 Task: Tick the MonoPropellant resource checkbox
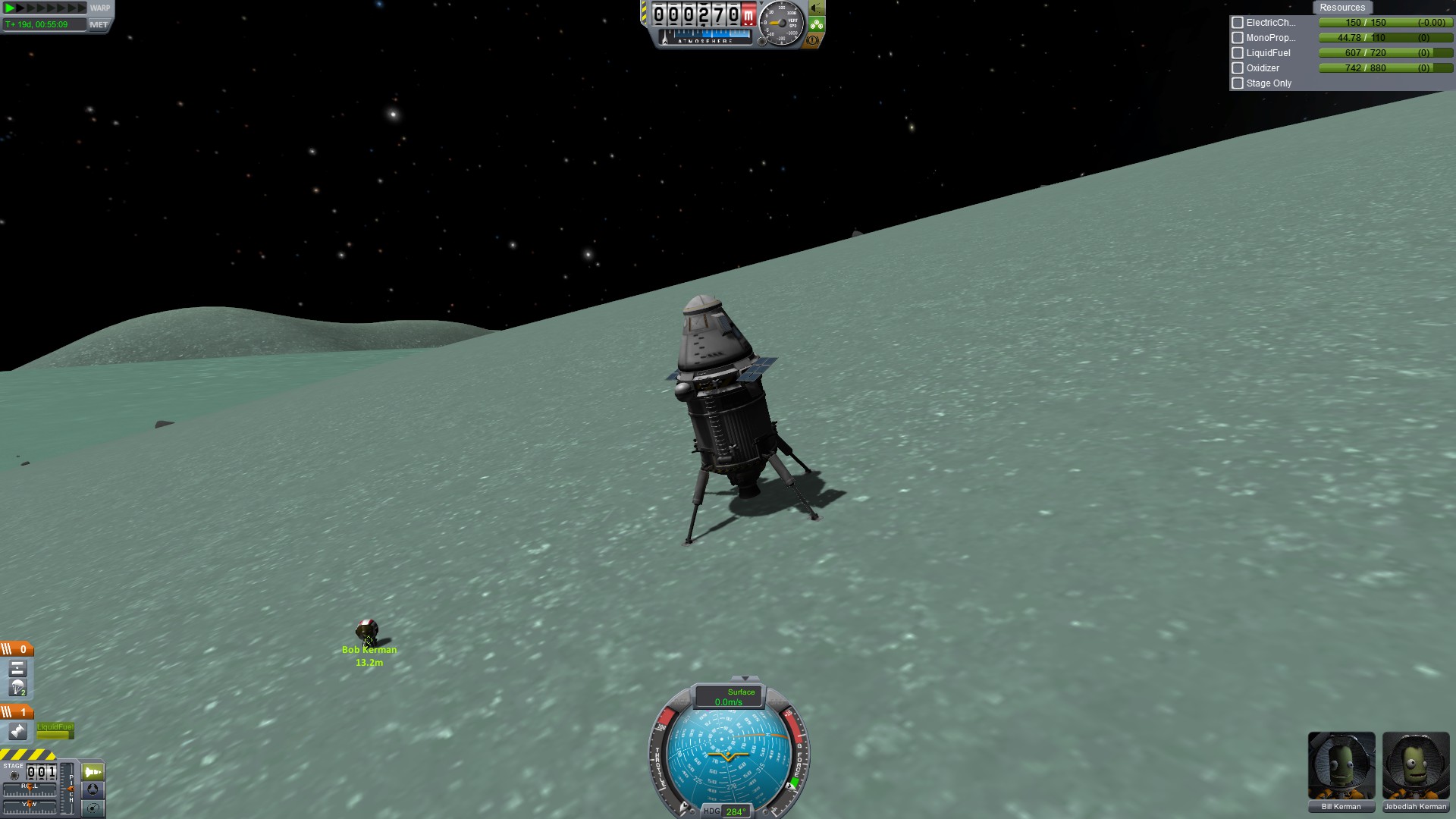[1238, 38]
